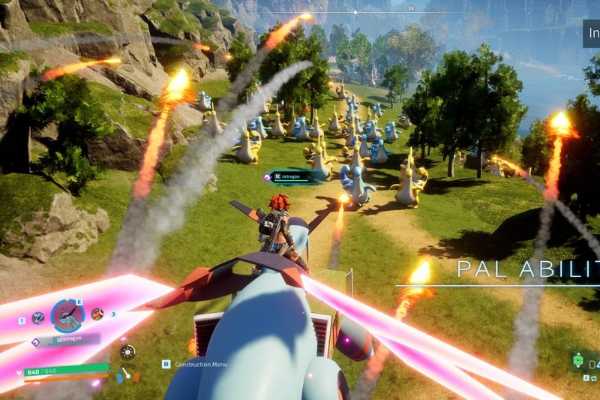Image resolution: width=600 pixels, height=400 pixels.
Task: Select the Pal sphere throw icon
Action: [x=127, y=351]
